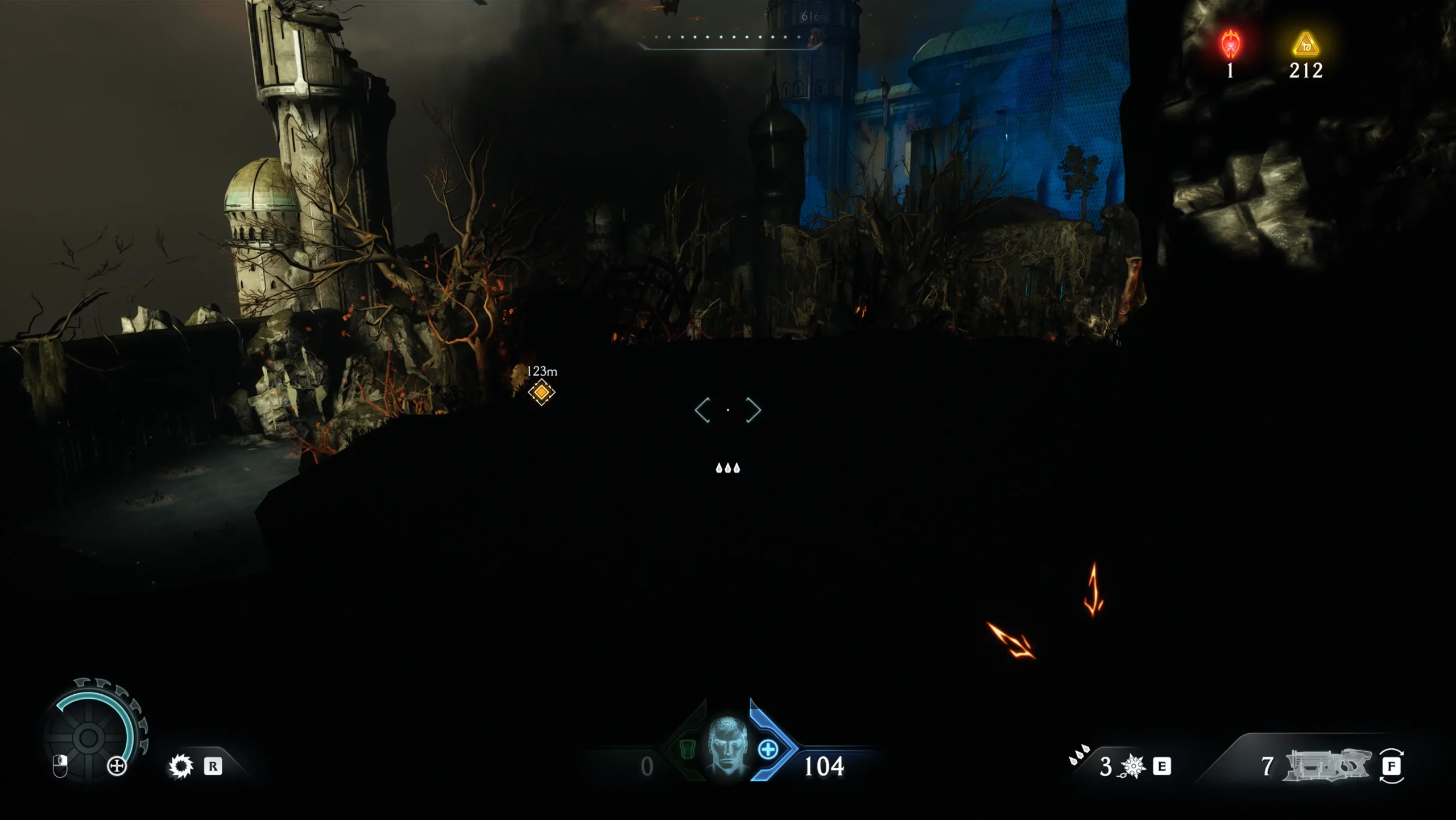Activate the spiked shield rune icon

point(181,766)
